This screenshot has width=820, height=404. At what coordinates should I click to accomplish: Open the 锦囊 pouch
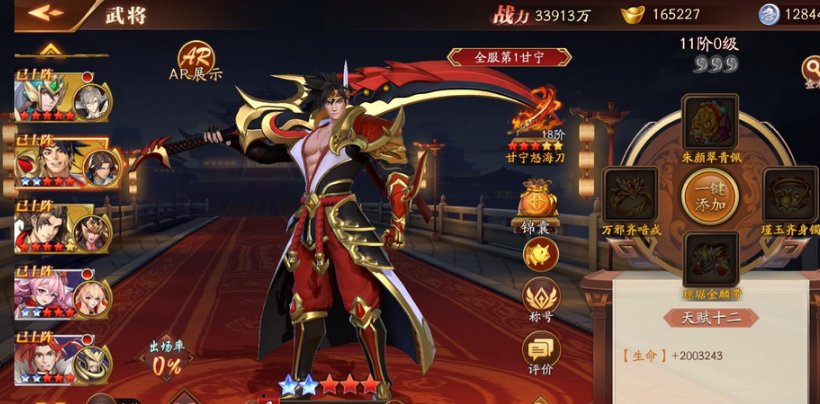[540, 208]
